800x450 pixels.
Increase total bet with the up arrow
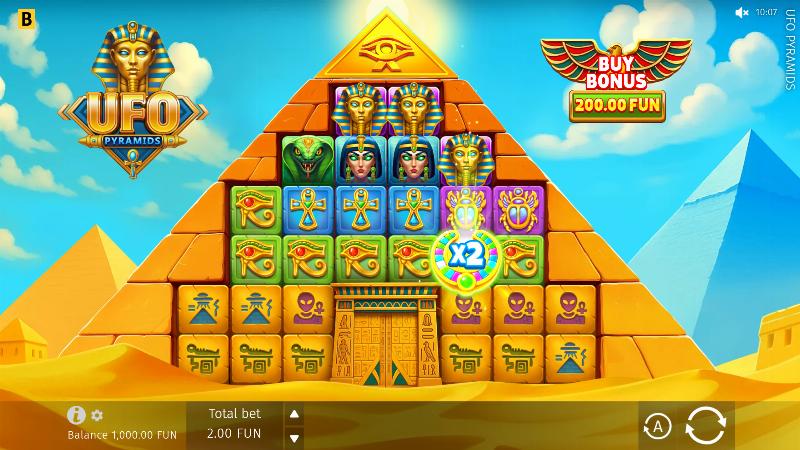pyautogui.click(x=295, y=415)
